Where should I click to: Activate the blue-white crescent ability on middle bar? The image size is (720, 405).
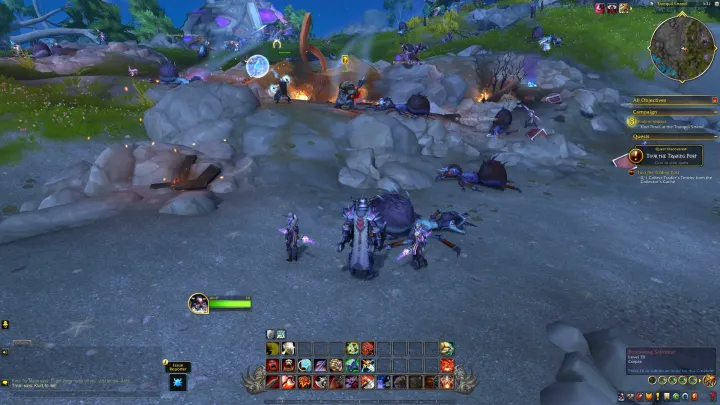(304, 365)
